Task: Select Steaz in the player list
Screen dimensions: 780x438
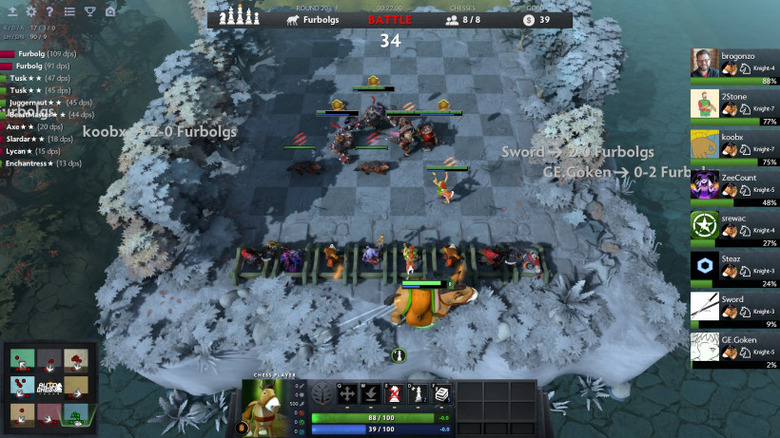Action: point(733,265)
